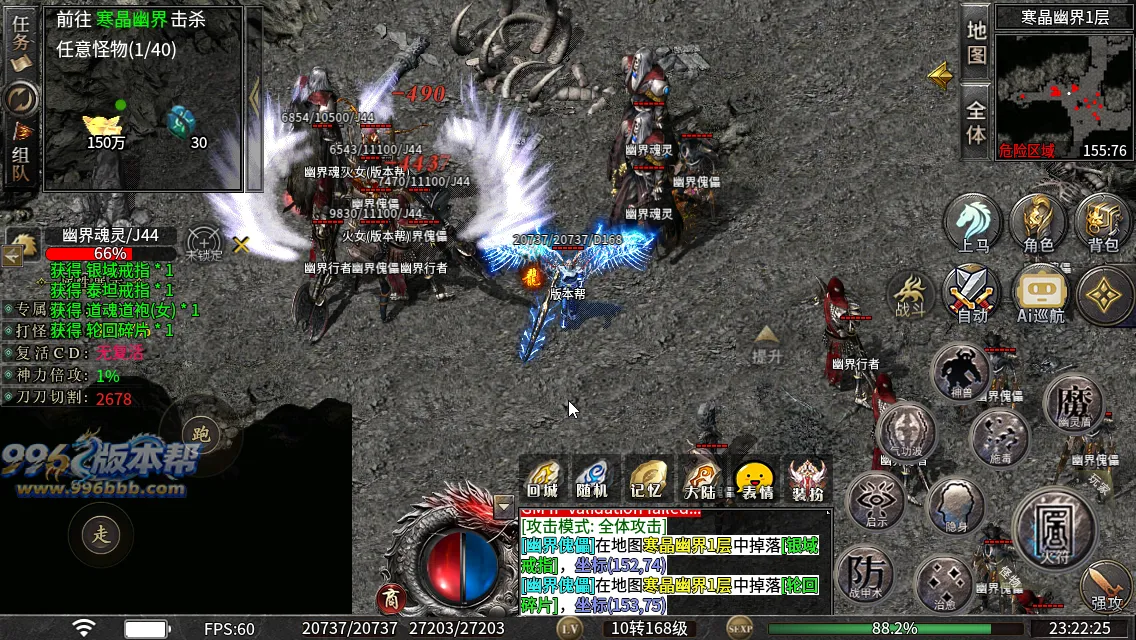The image size is (1136, 640).
Task: Open the 地图 map button
Action: tap(976, 42)
